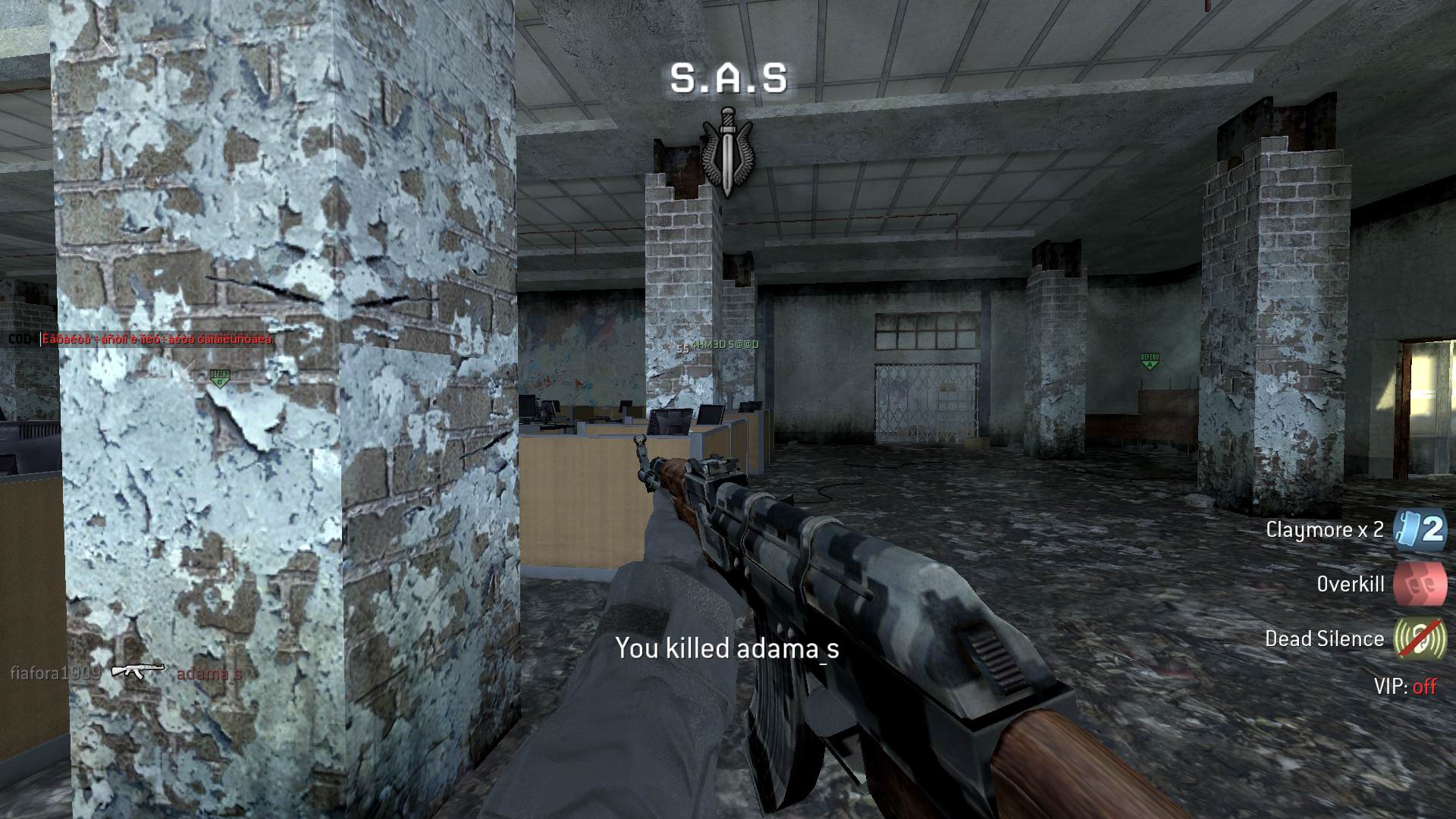Toggle the VIP off indicator
Screen dimensions: 1456x819
1405,686
